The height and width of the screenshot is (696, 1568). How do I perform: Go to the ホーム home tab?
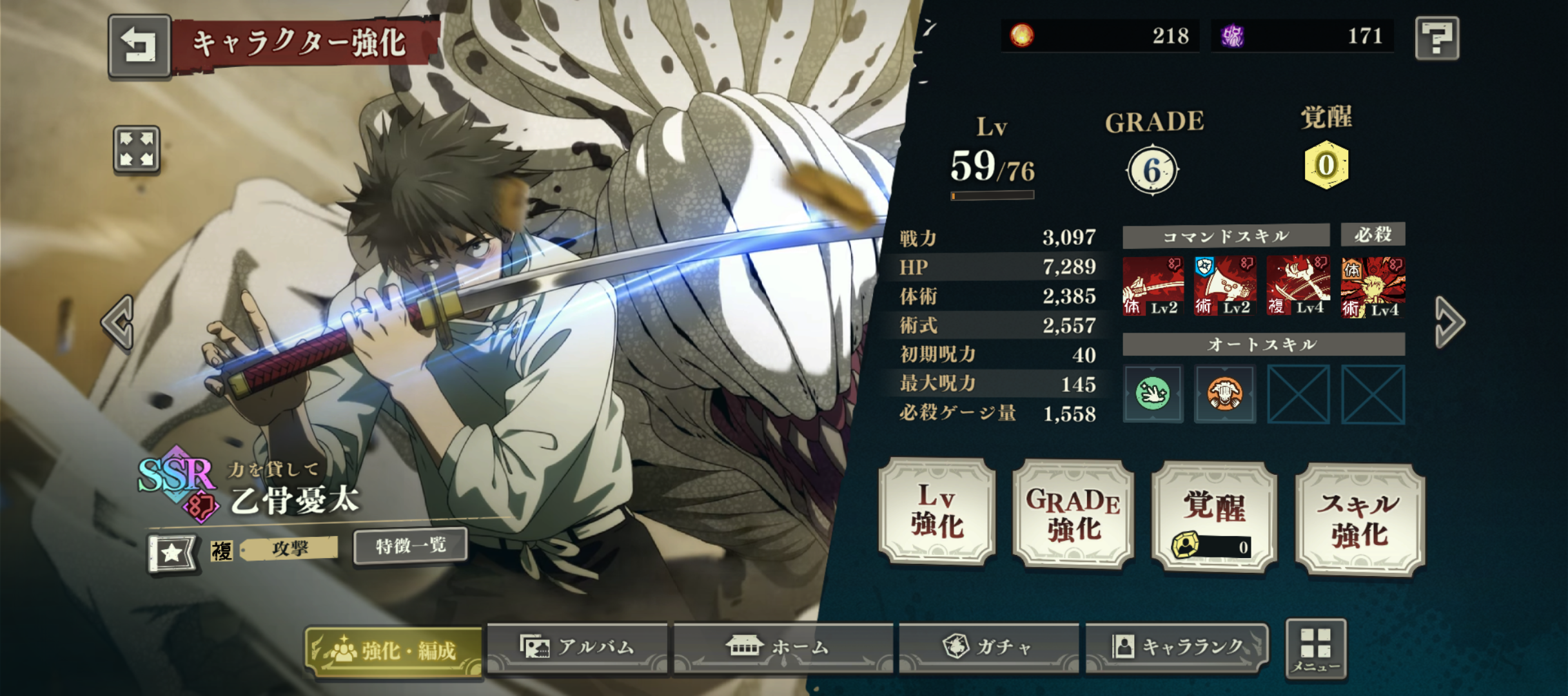(x=783, y=647)
